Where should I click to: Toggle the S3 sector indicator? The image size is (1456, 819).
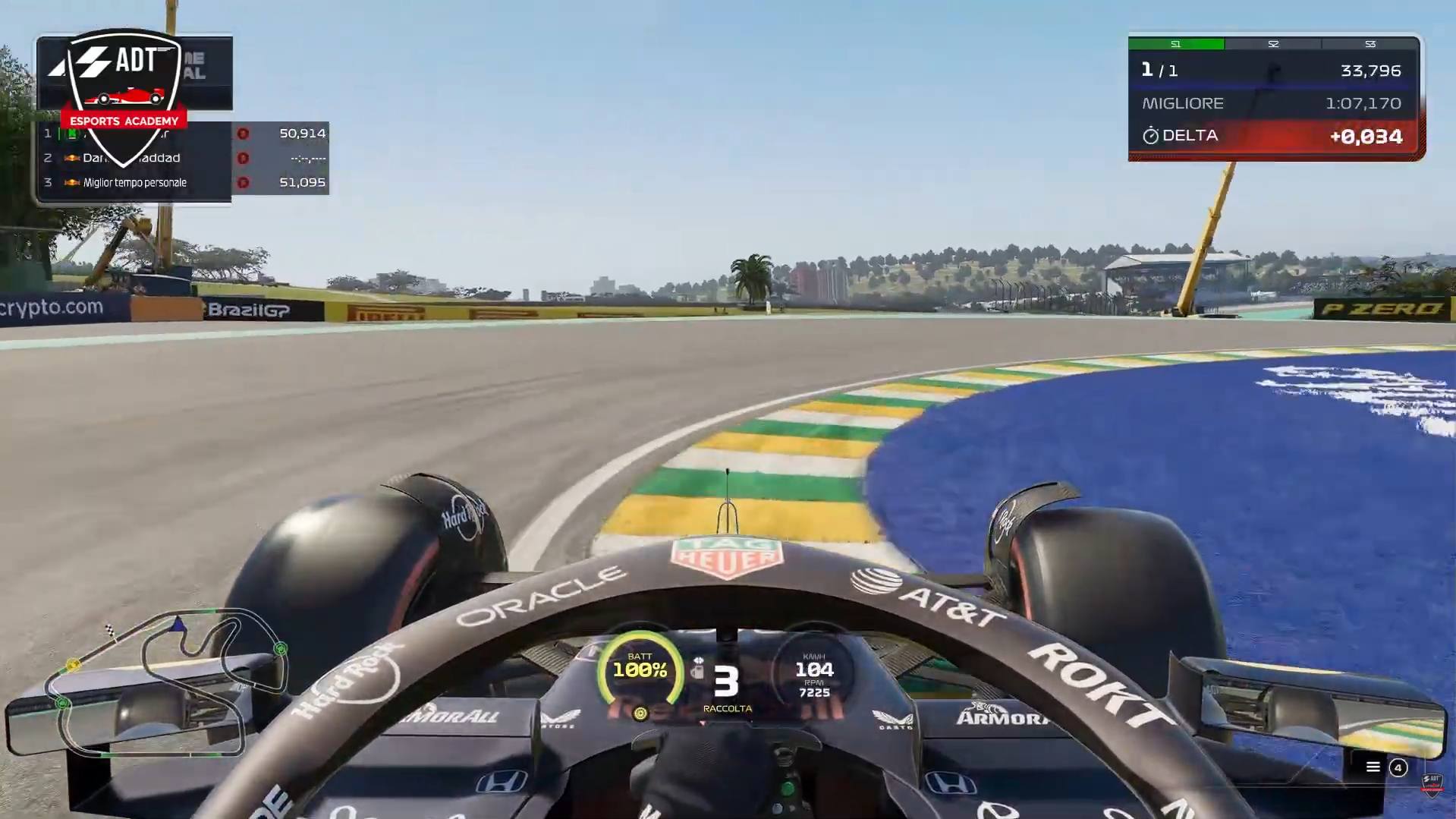pos(1370,44)
